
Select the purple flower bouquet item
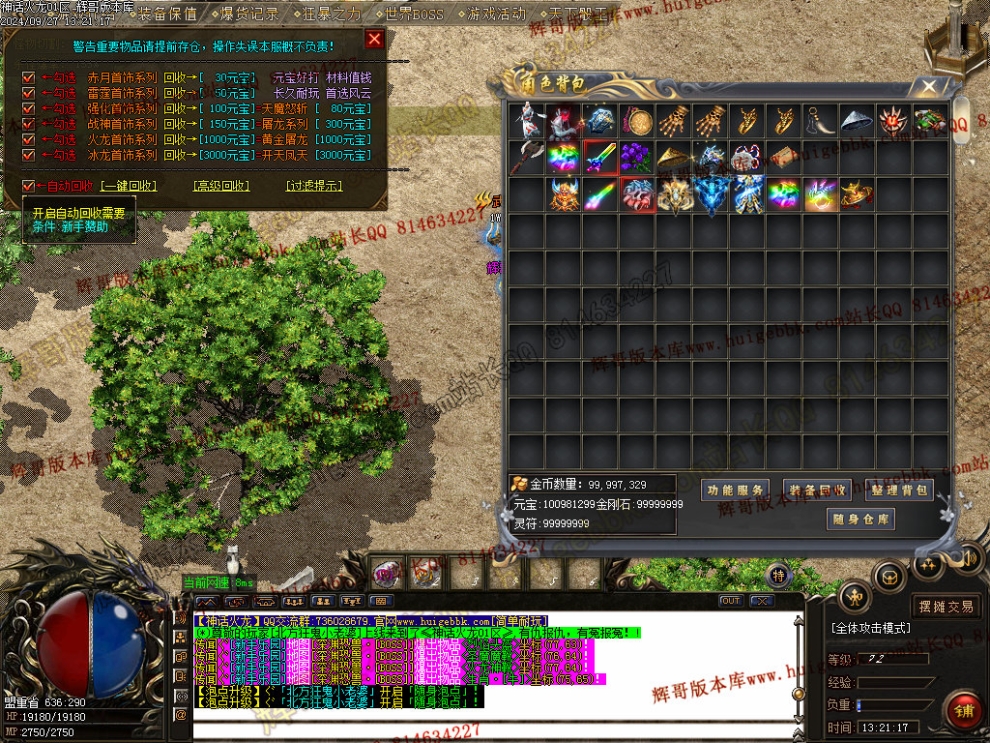click(x=637, y=158)
